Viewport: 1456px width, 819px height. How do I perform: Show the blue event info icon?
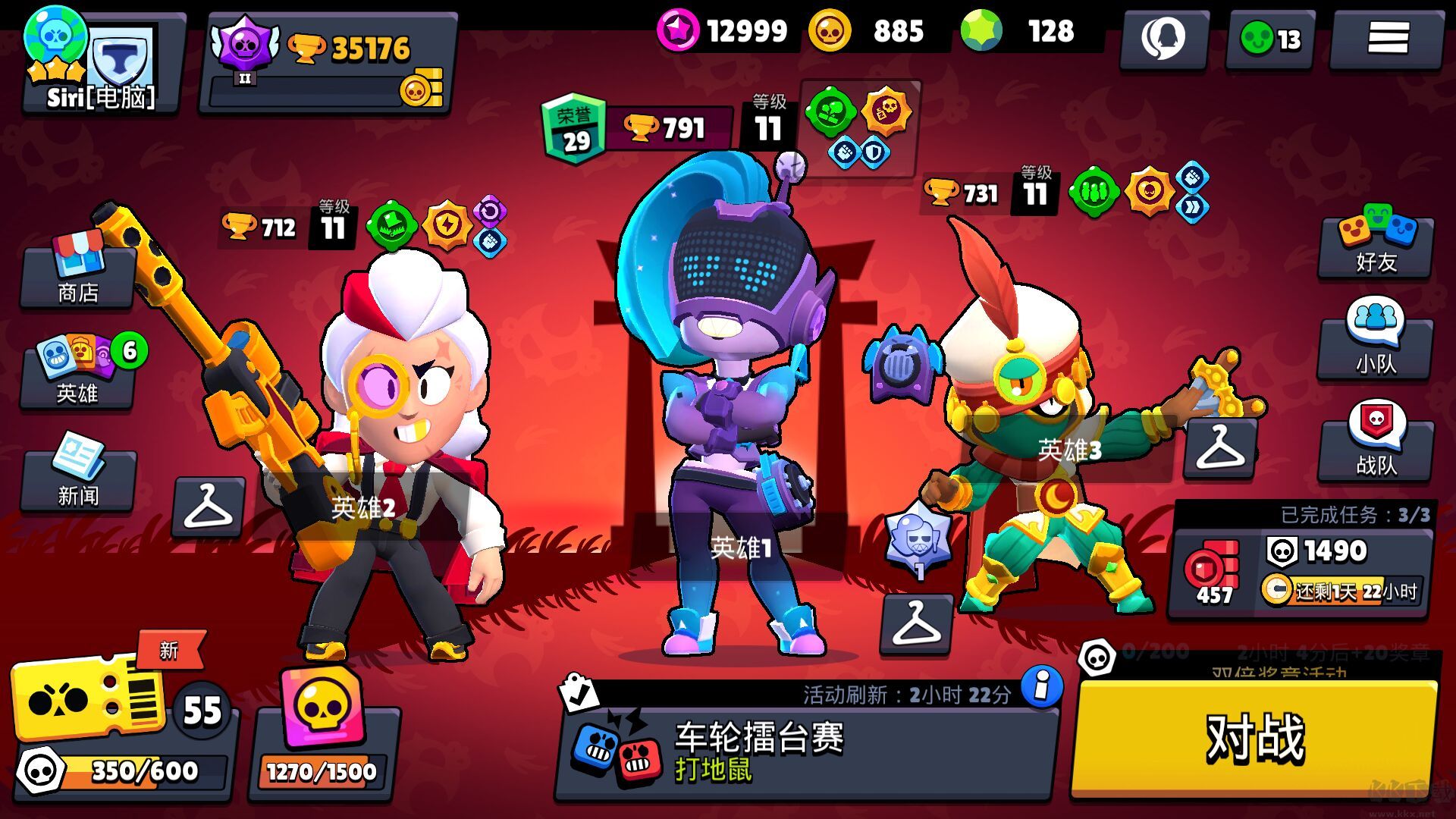click(x=1042, y=687)
